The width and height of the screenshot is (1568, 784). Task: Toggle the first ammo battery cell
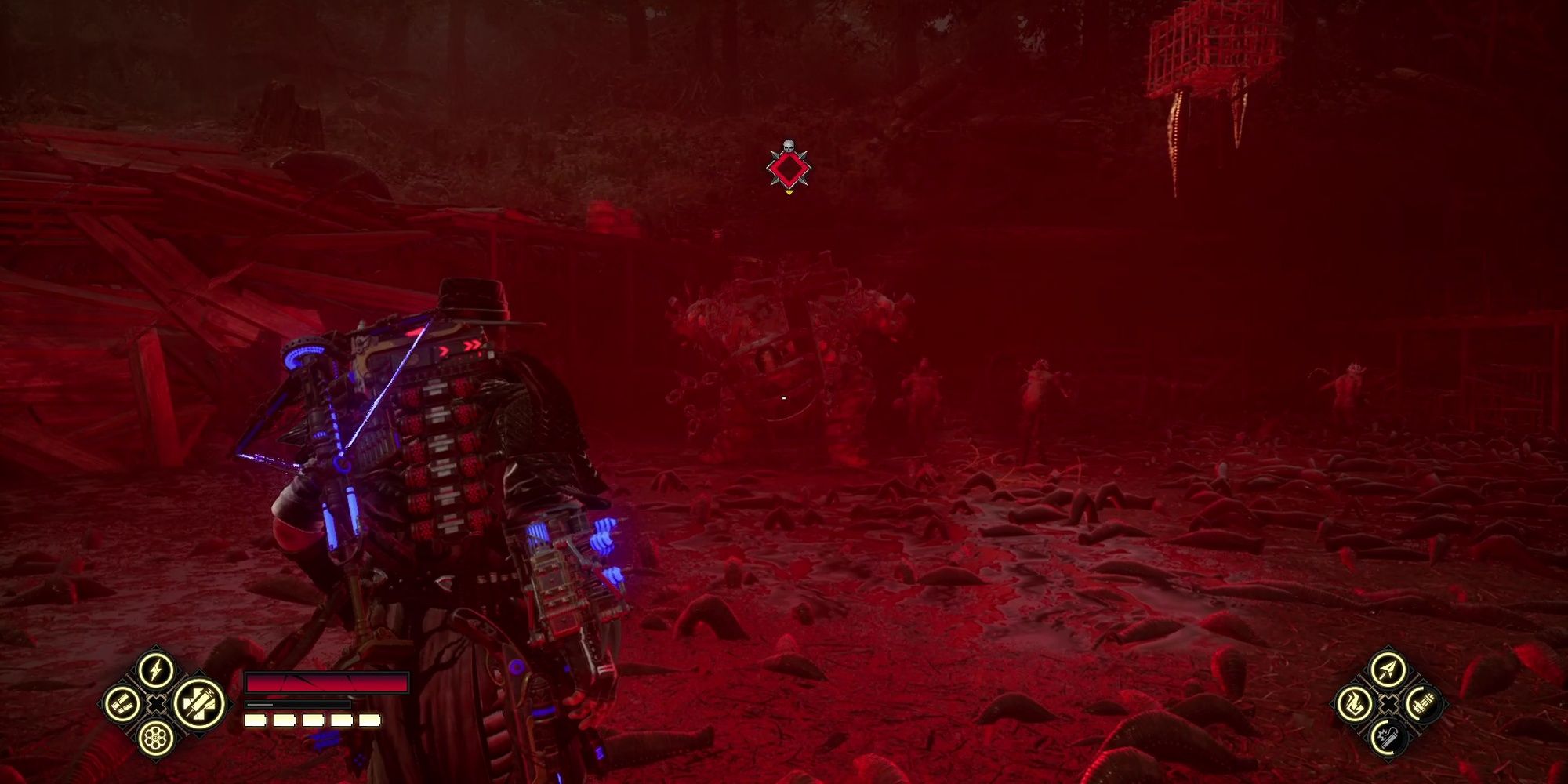coord(255,720)
